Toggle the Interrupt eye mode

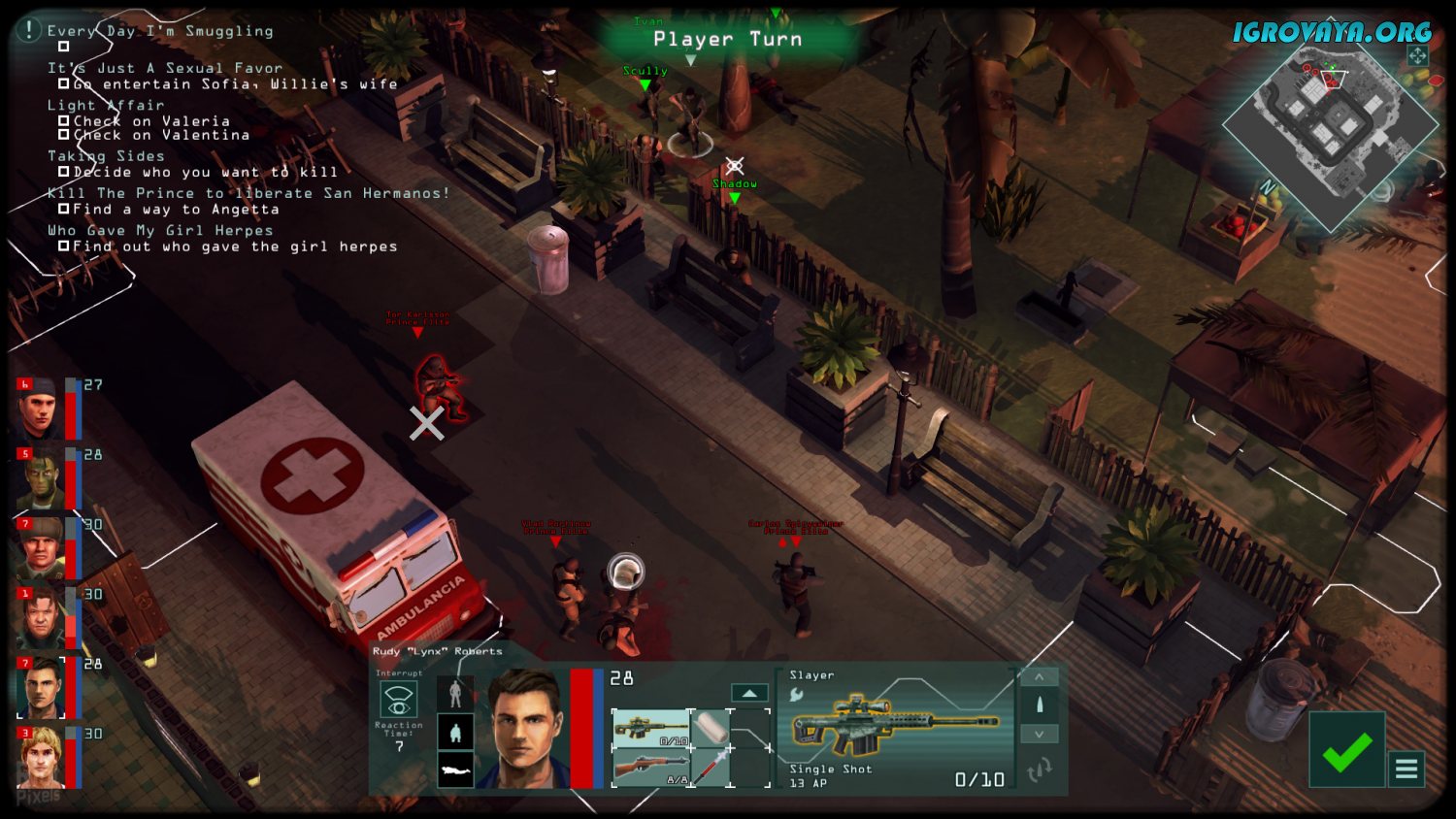coord(398,699)
